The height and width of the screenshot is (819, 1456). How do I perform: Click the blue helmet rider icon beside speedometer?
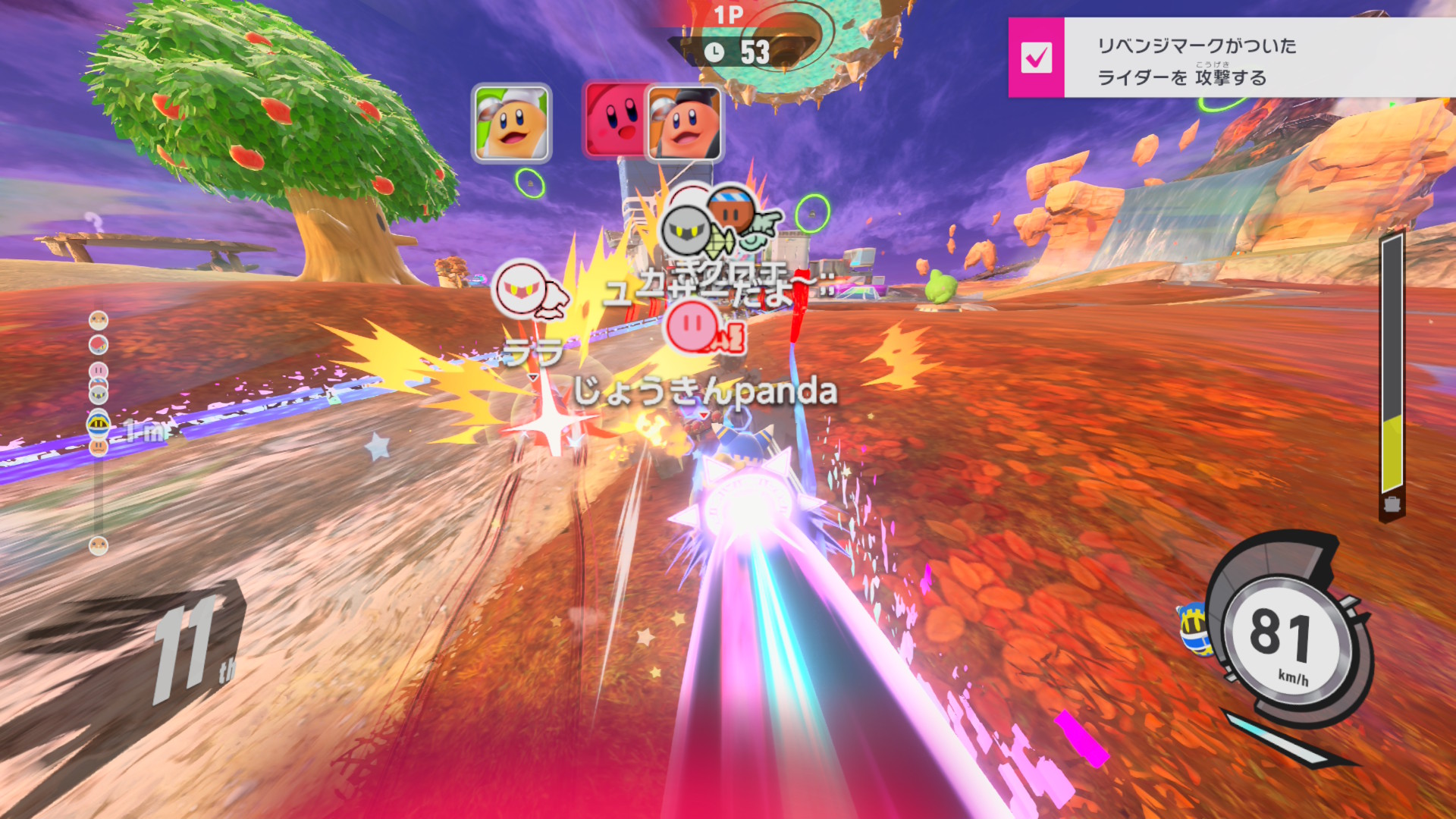(x=1194, y=629)
